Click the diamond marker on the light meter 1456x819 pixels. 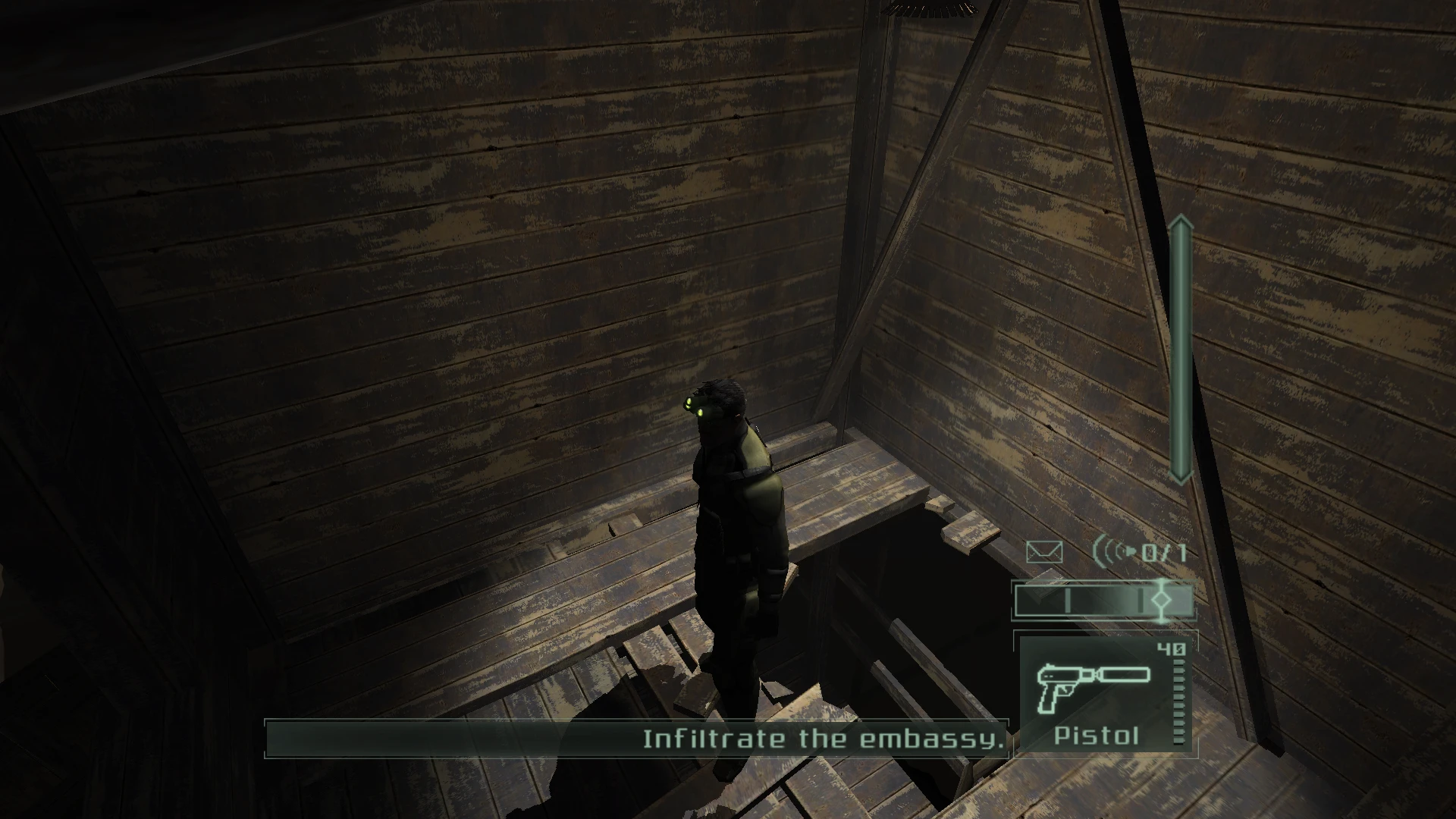[x=1162, y=601]
